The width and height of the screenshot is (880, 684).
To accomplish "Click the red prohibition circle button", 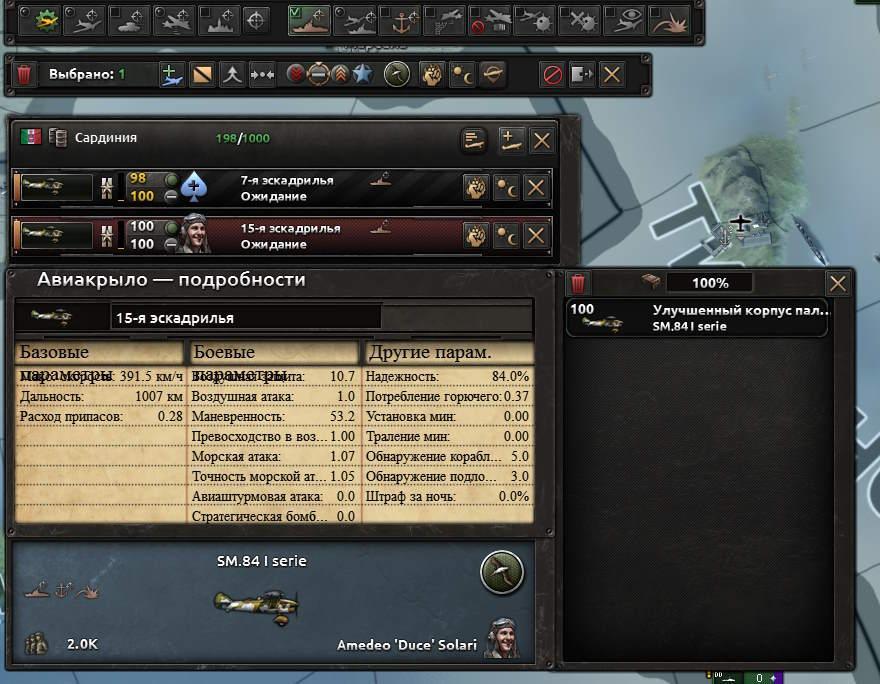I will (551, 75).
